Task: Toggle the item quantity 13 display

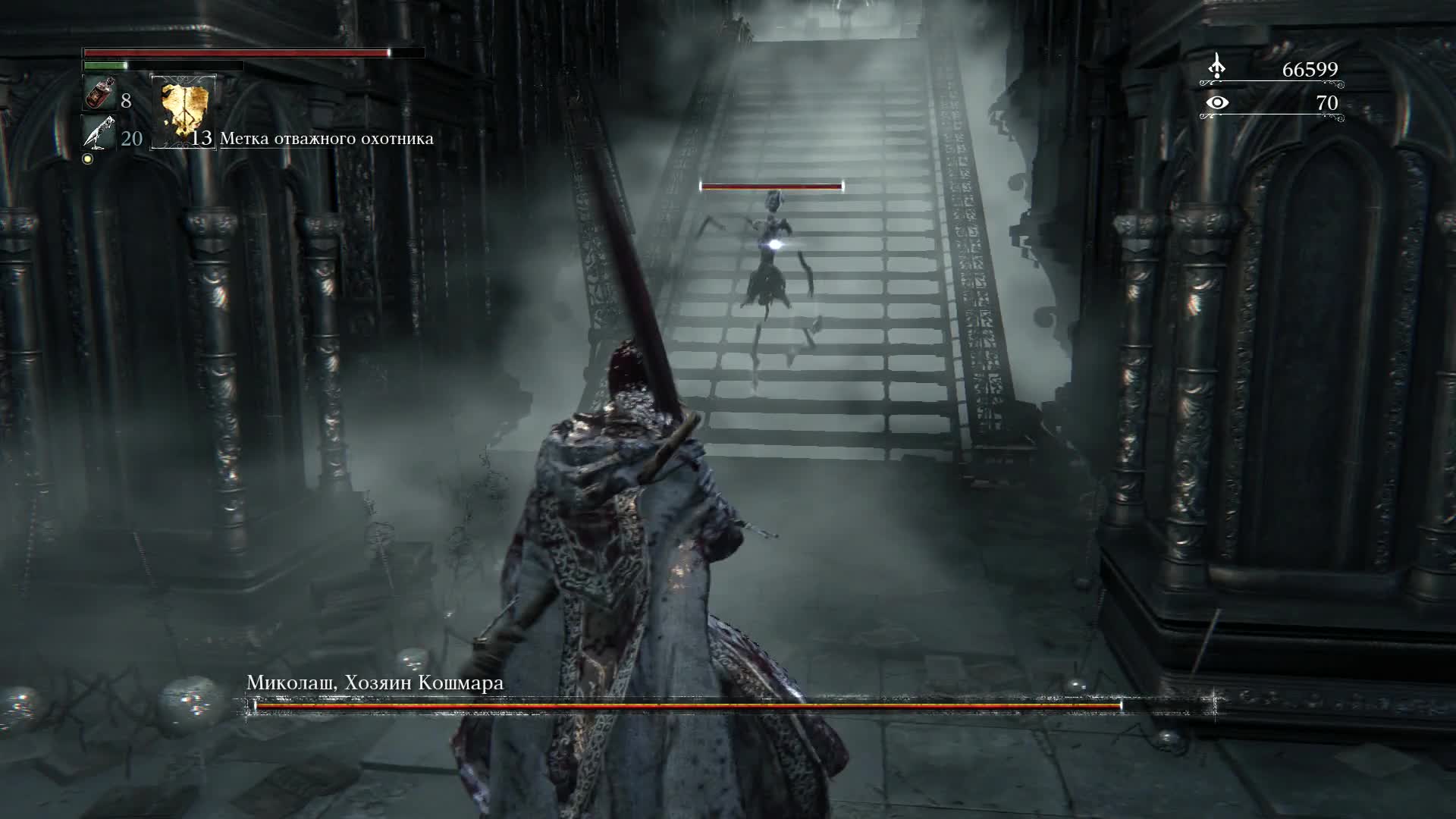Action: (x=201, y=140)
